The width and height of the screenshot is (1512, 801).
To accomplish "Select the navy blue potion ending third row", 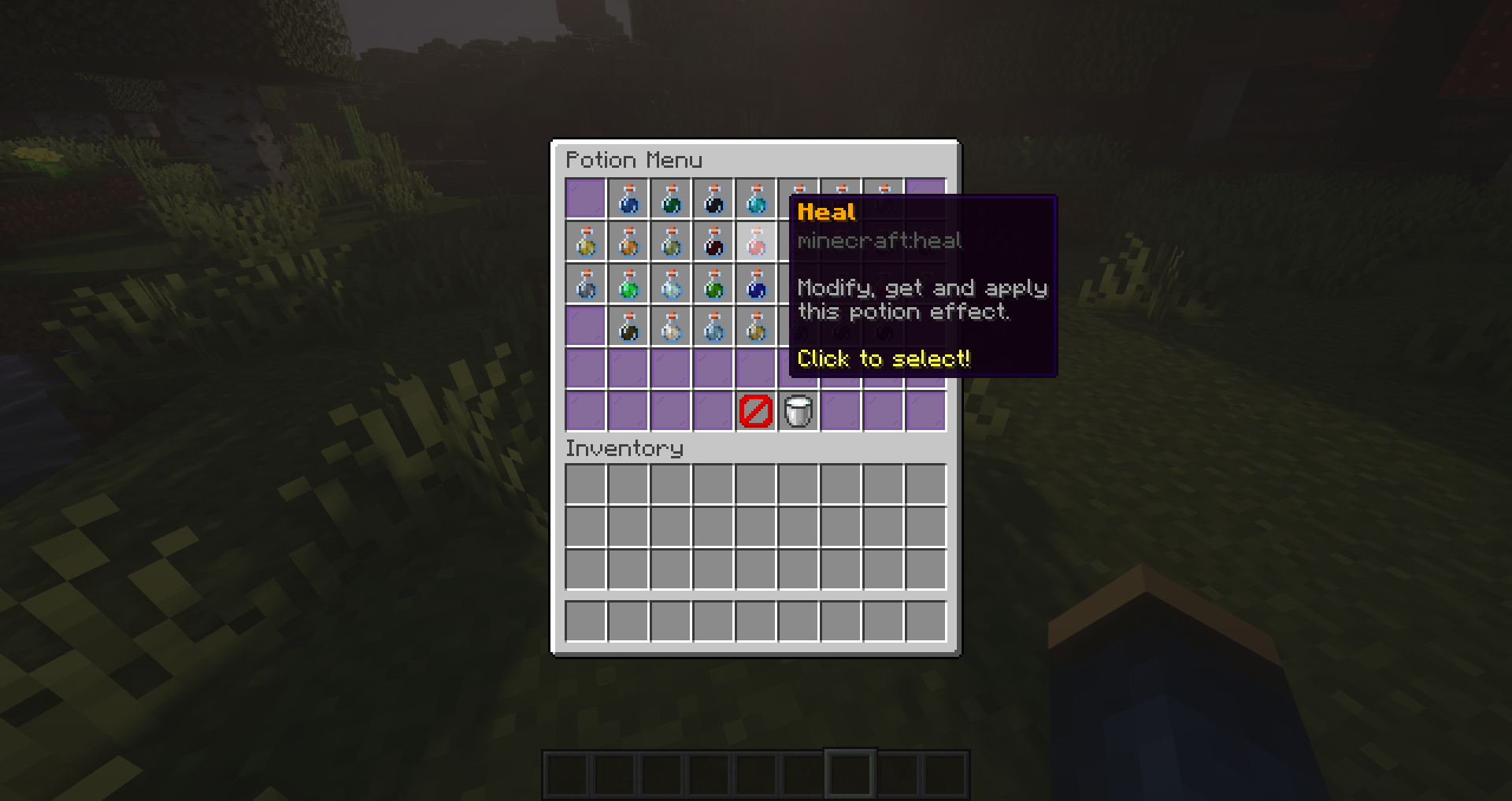I will (x=755, y=284).
